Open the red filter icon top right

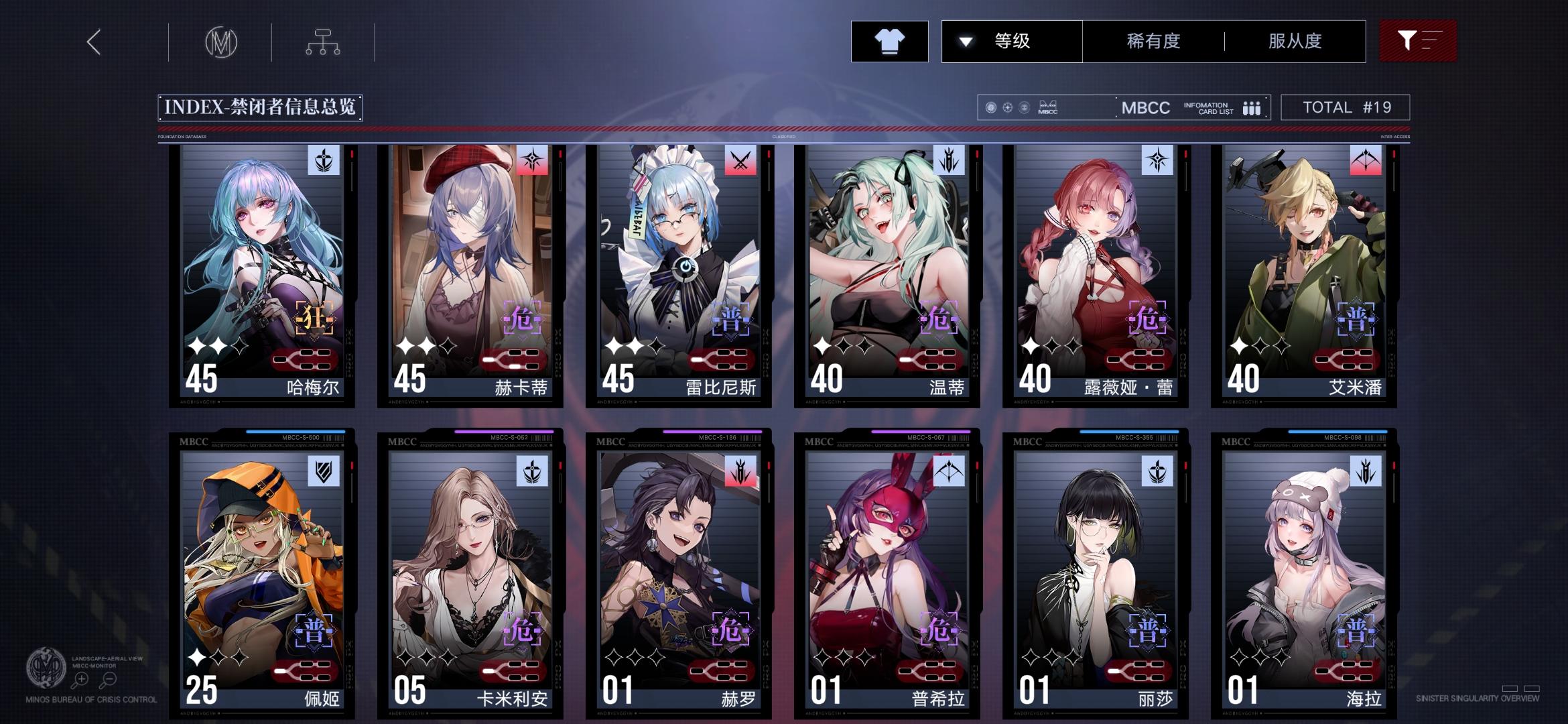[x=1418, y=41]
